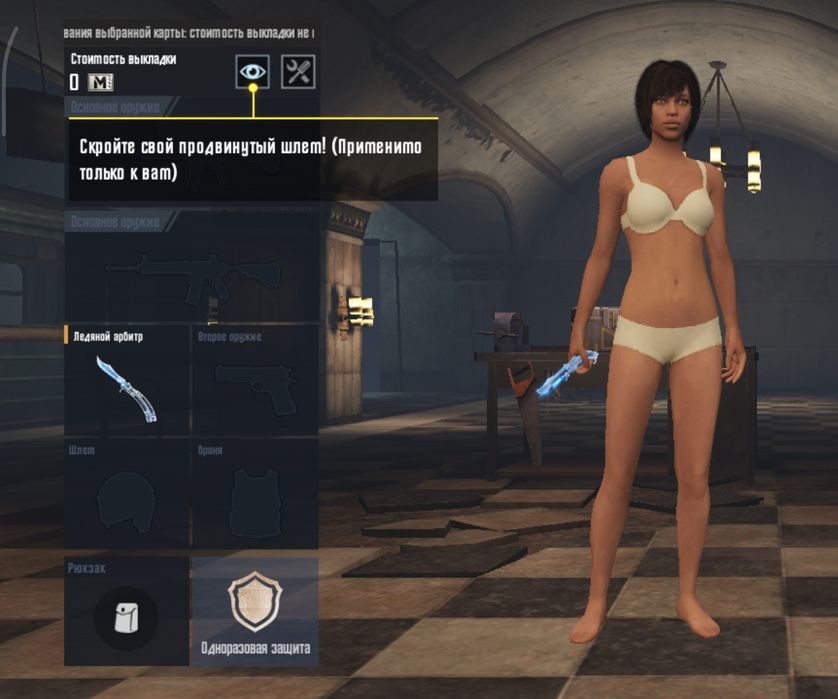The height and width of the screenshot is (699, 838).
Task: Select the Ледяной арбитр knife slot
Action: point(126,382)
